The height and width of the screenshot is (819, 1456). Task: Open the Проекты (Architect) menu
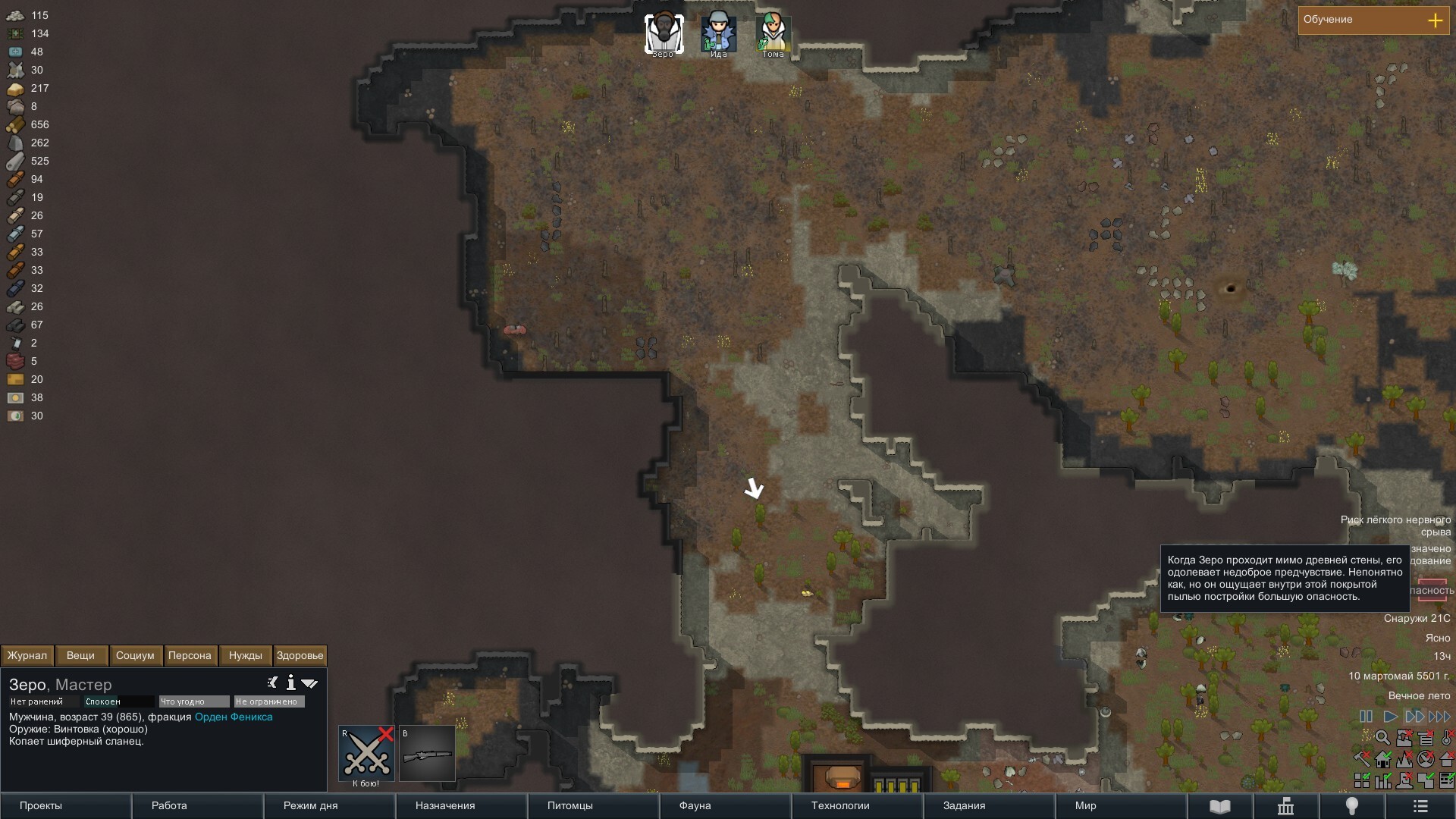[41, 805]
